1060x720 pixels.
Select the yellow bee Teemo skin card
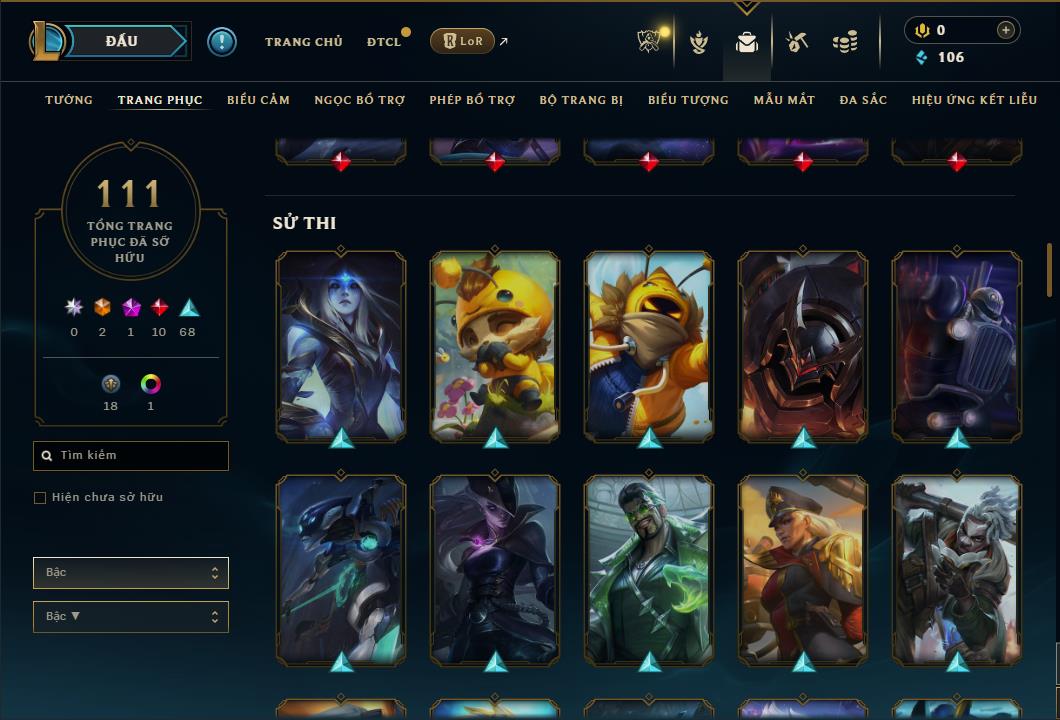click(x=495, y=345)
